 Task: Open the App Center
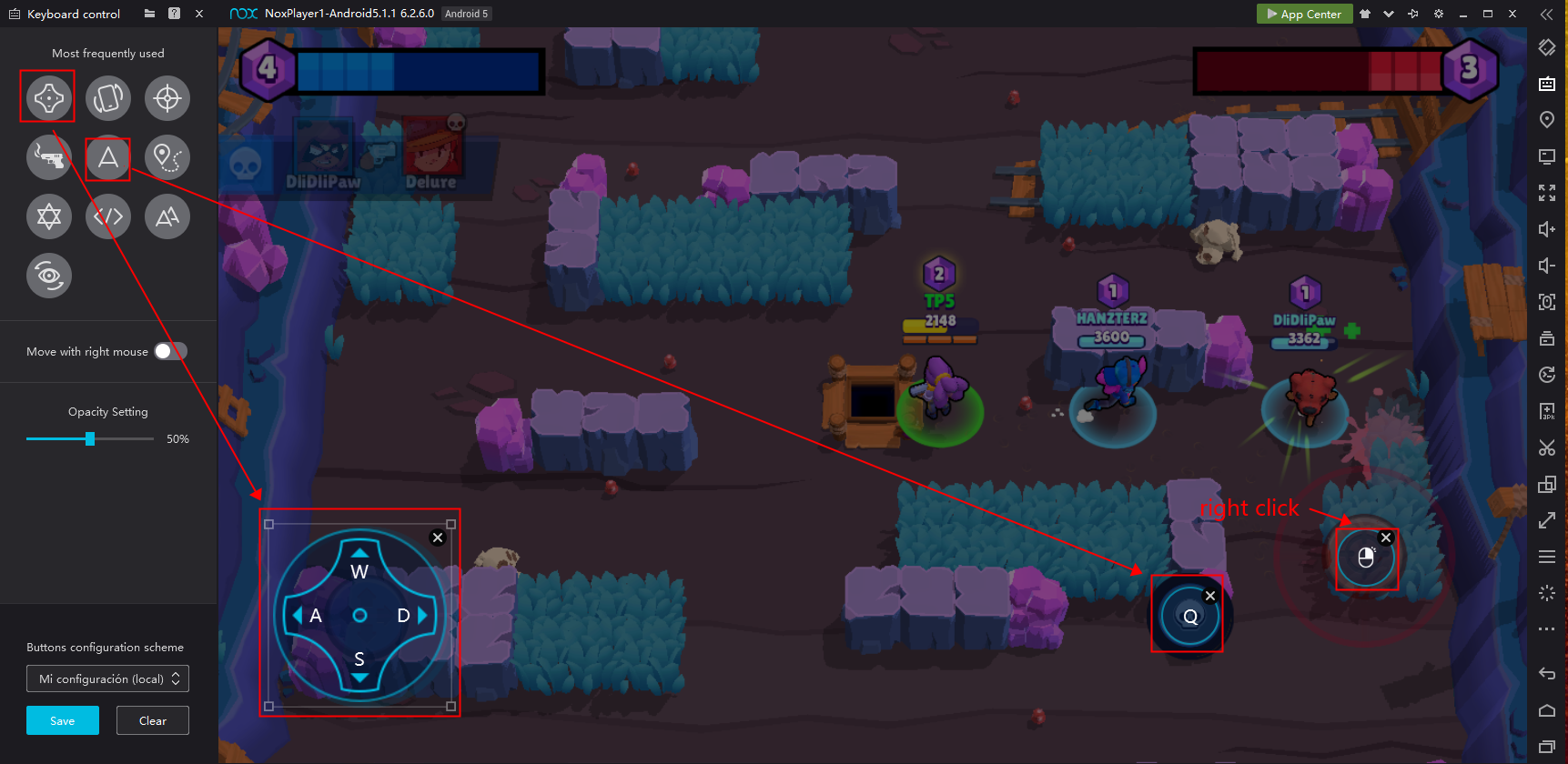coord(1304,14)
